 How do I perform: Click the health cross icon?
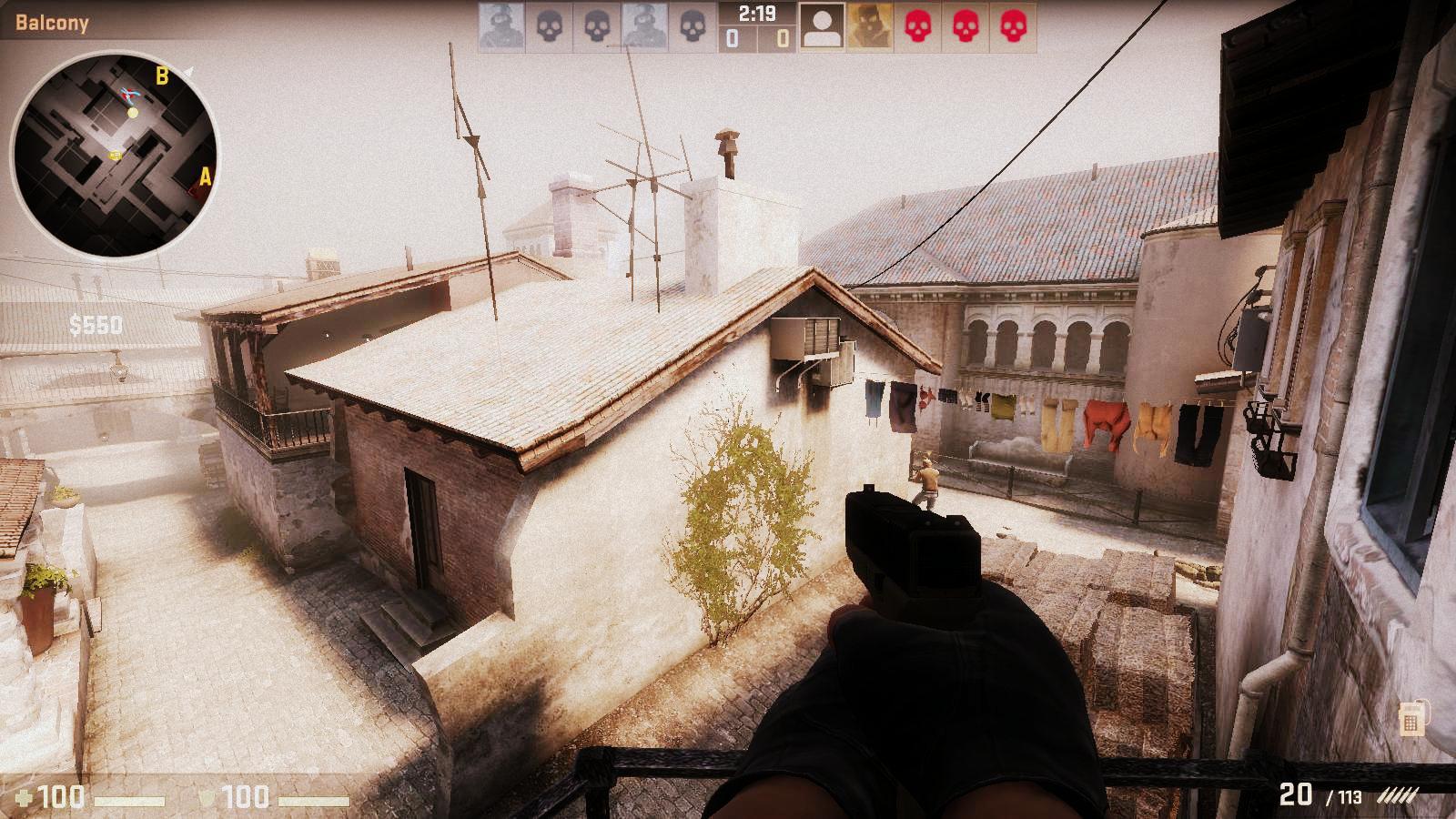24,796
